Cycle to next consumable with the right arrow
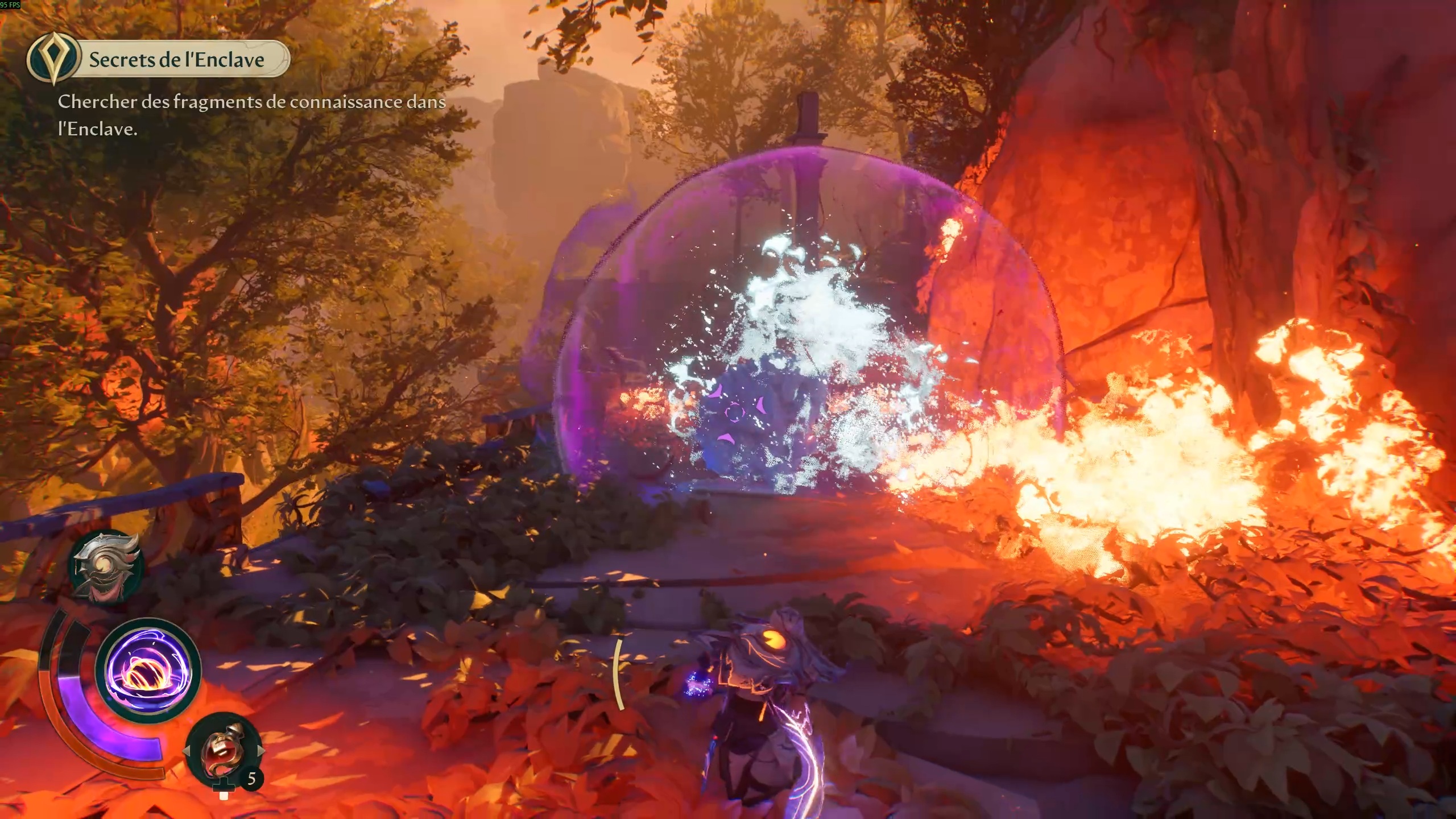The image size is (1456, 819). pyautogui.click(x=260, y=751)
